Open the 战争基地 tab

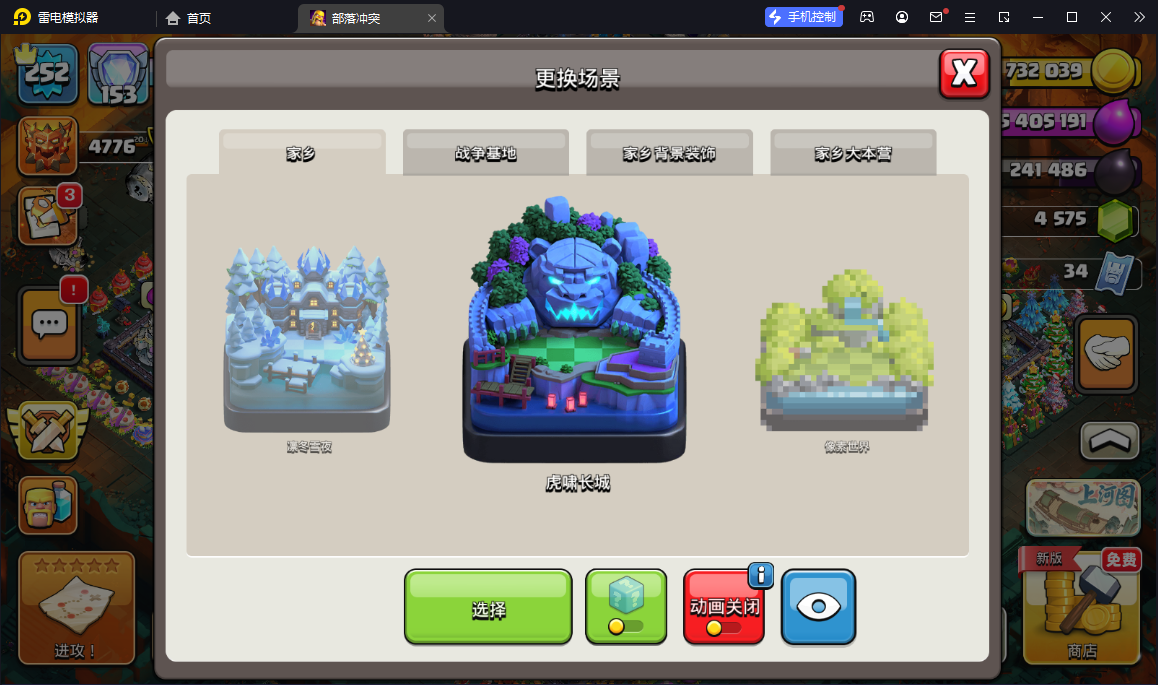pos(486,153)
